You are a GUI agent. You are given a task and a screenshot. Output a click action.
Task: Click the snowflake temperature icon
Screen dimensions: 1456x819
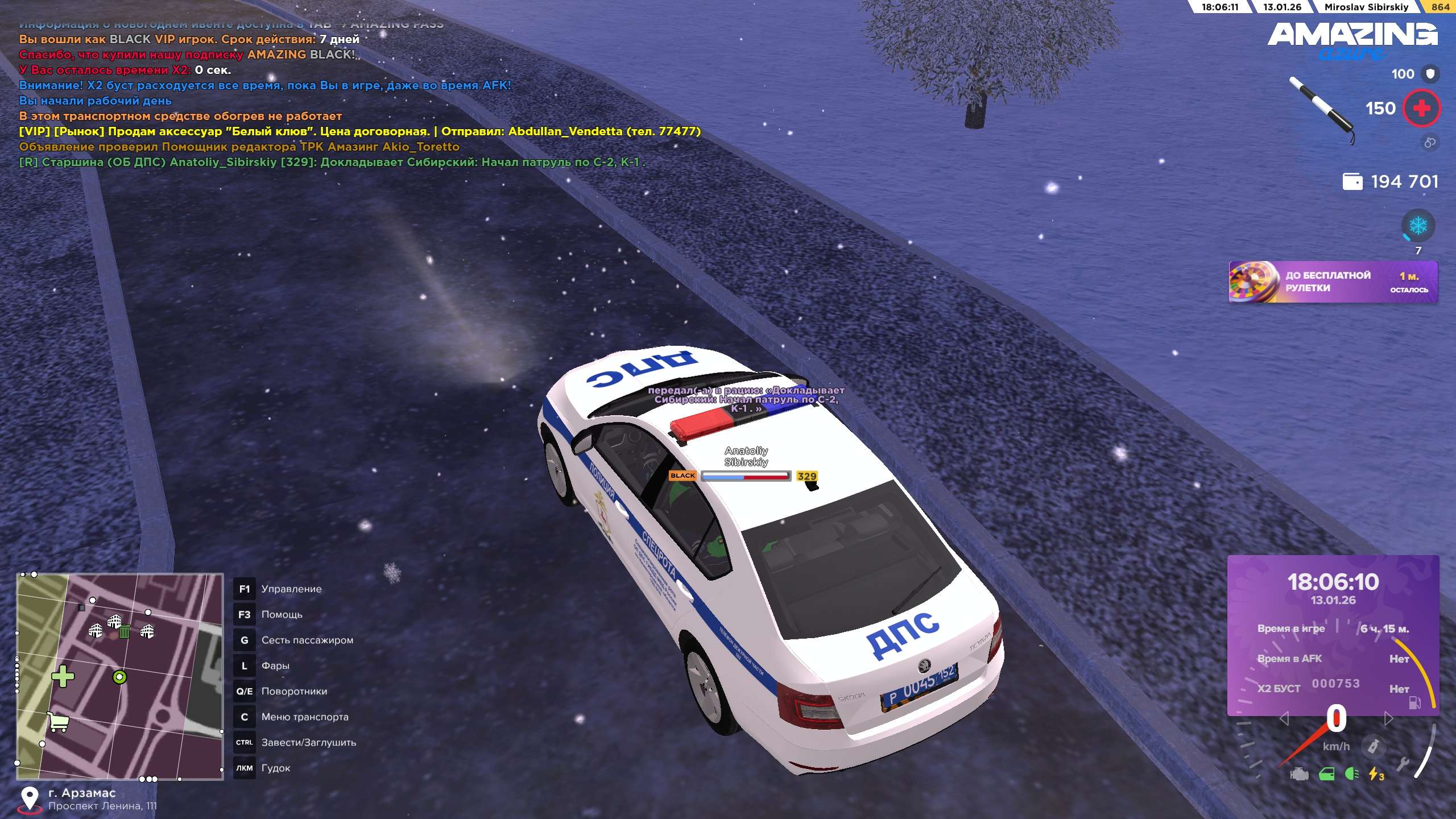[x=1418, y=226]
